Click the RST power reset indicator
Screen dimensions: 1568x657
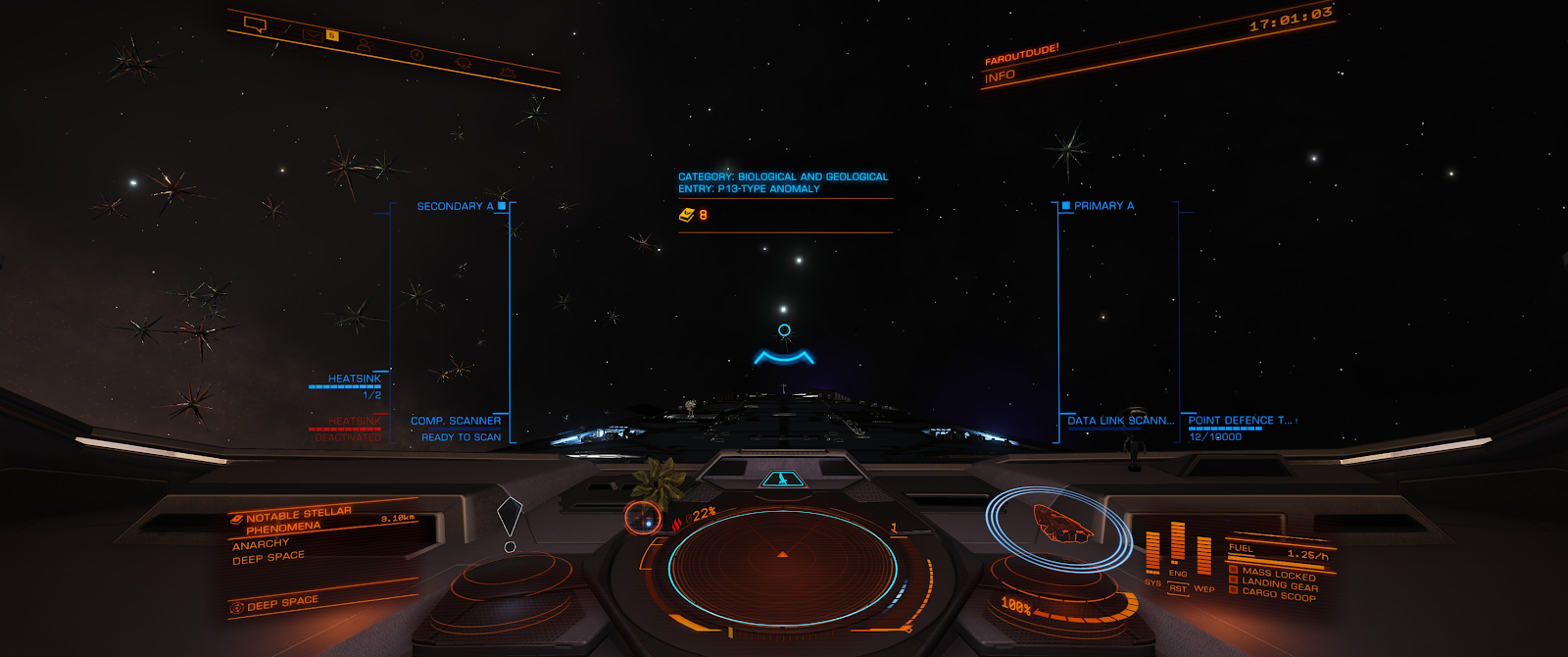click(x=1178, y=588)
